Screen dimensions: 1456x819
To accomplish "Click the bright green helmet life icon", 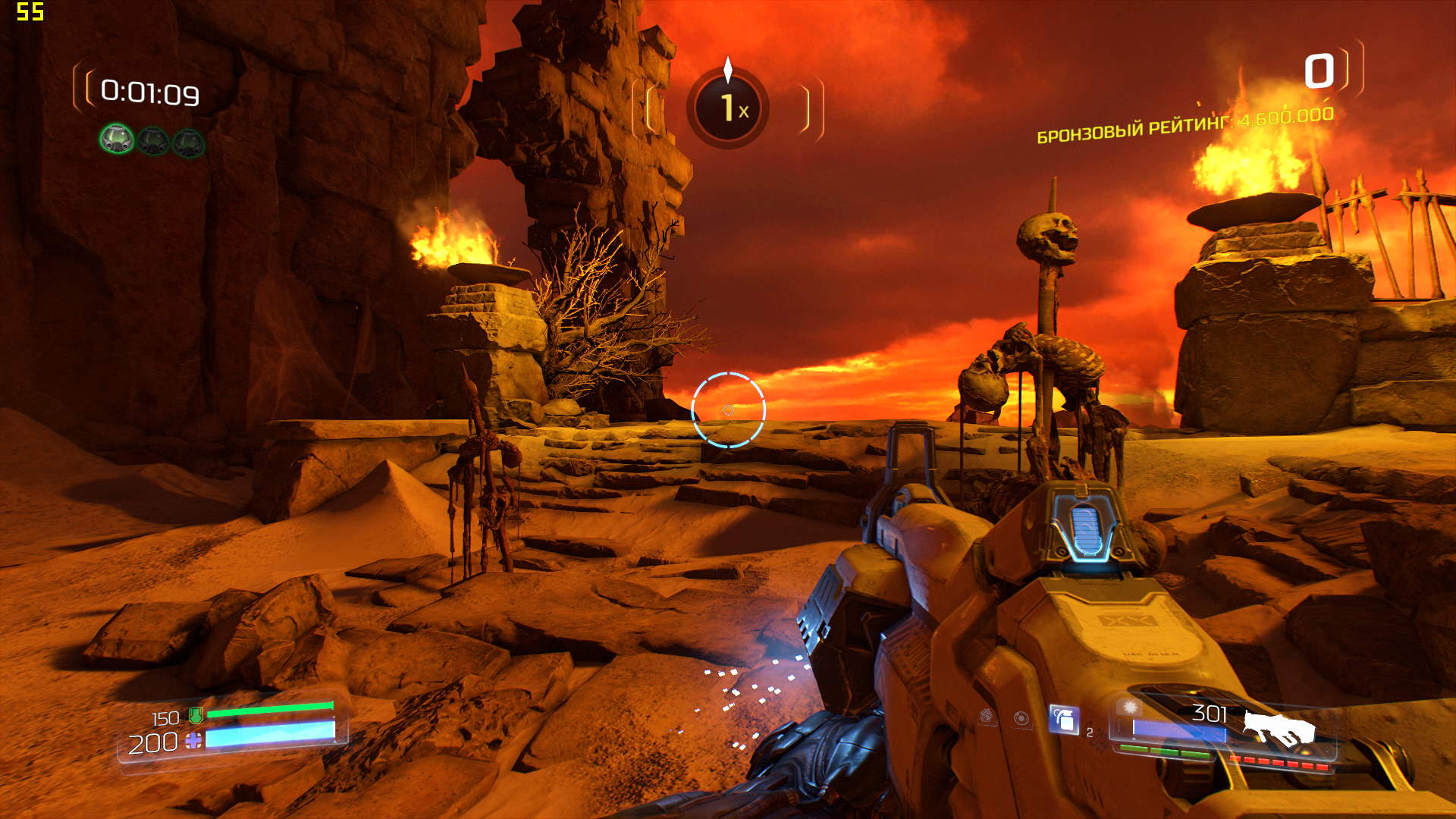I will (x=117, y=140).
